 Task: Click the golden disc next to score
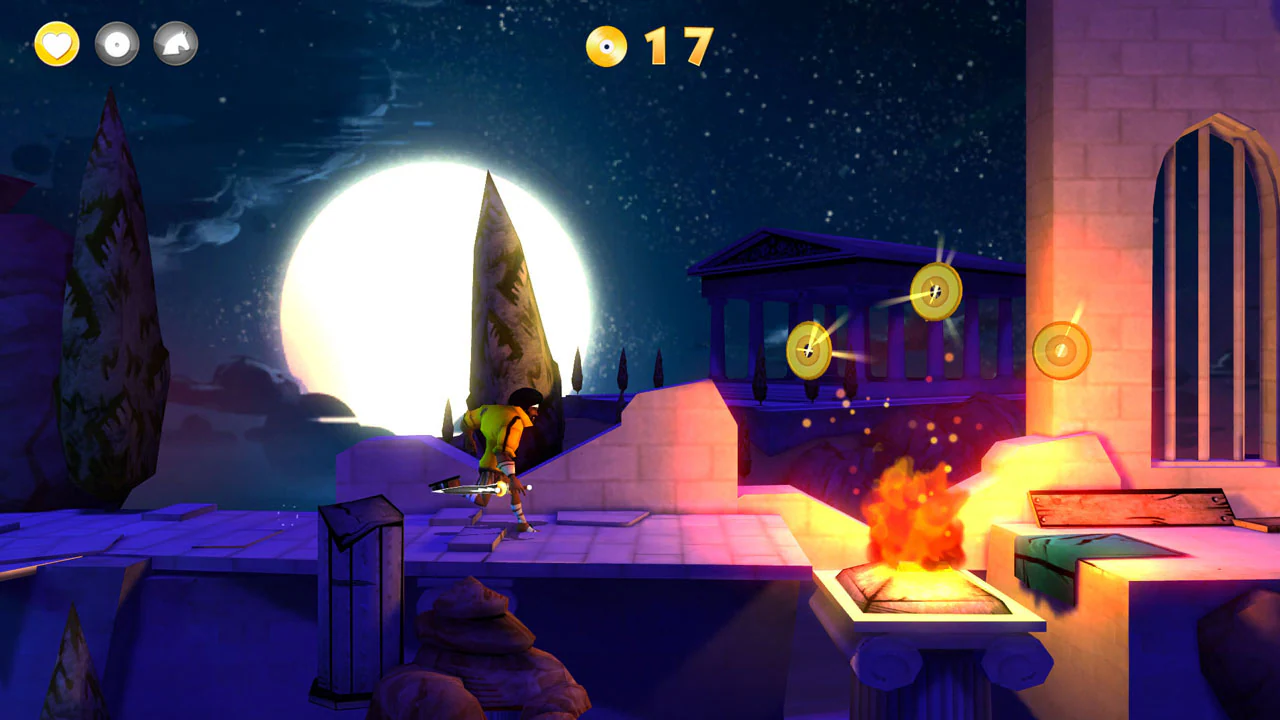tap(608, 44)
